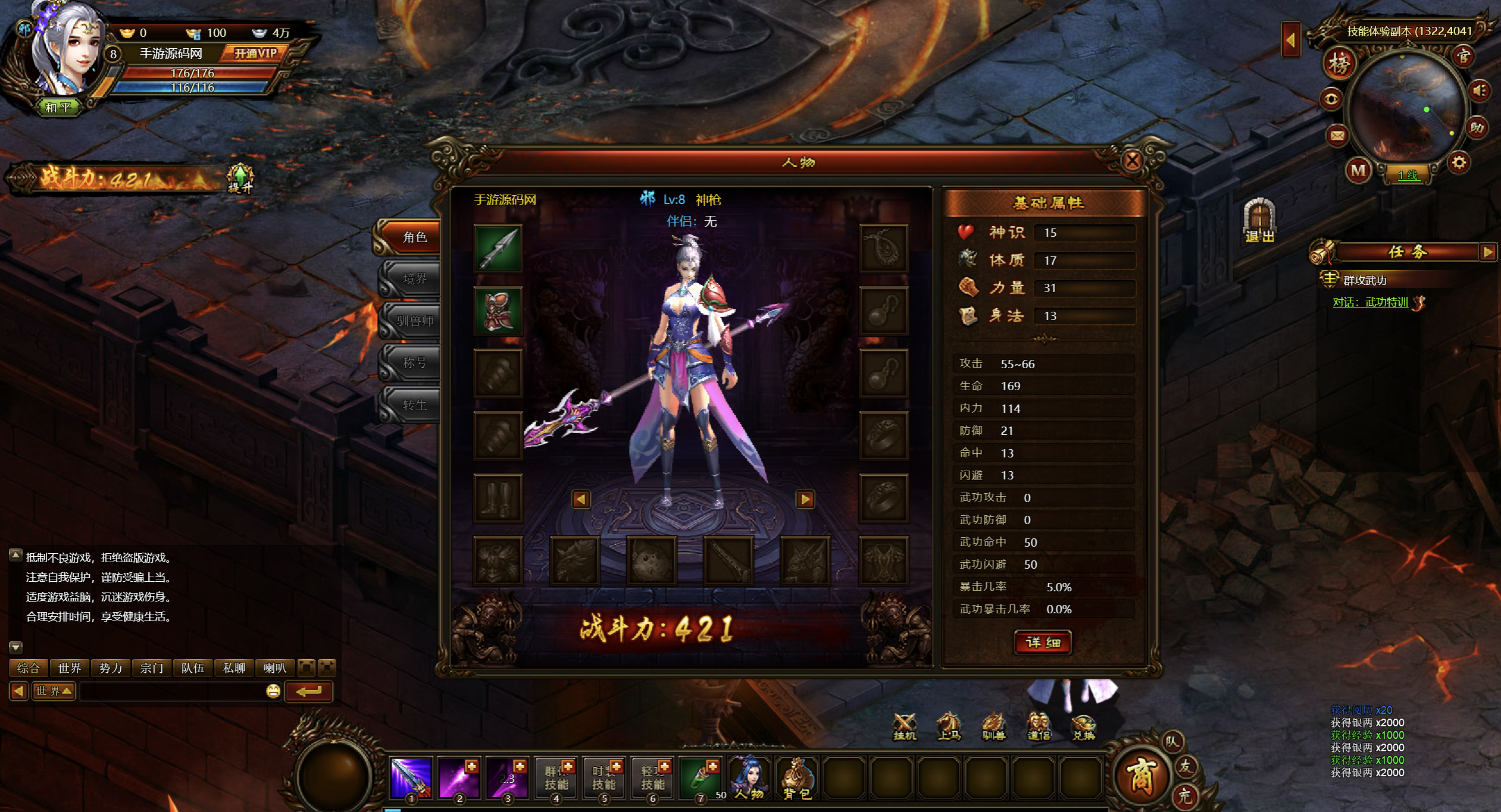Click the 开通VIP button
1501x812 pixels.
coord(255,54)
